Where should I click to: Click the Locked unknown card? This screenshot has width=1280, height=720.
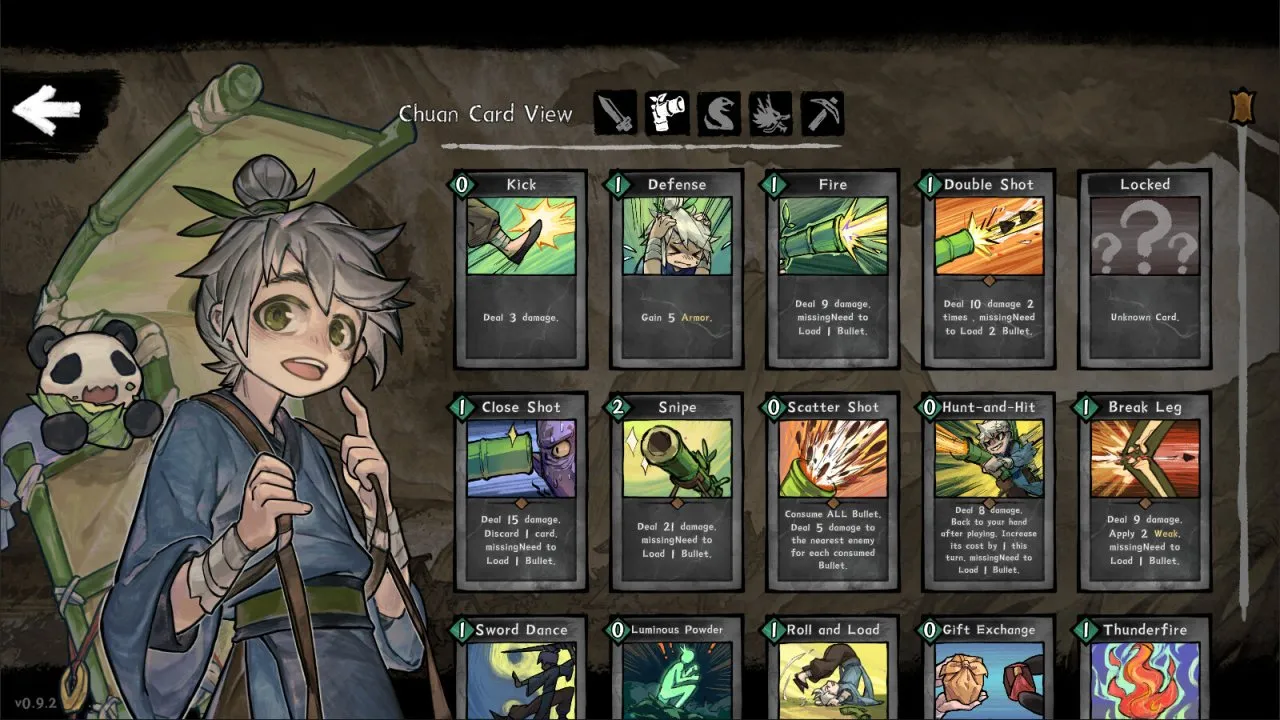[1144, 269]
